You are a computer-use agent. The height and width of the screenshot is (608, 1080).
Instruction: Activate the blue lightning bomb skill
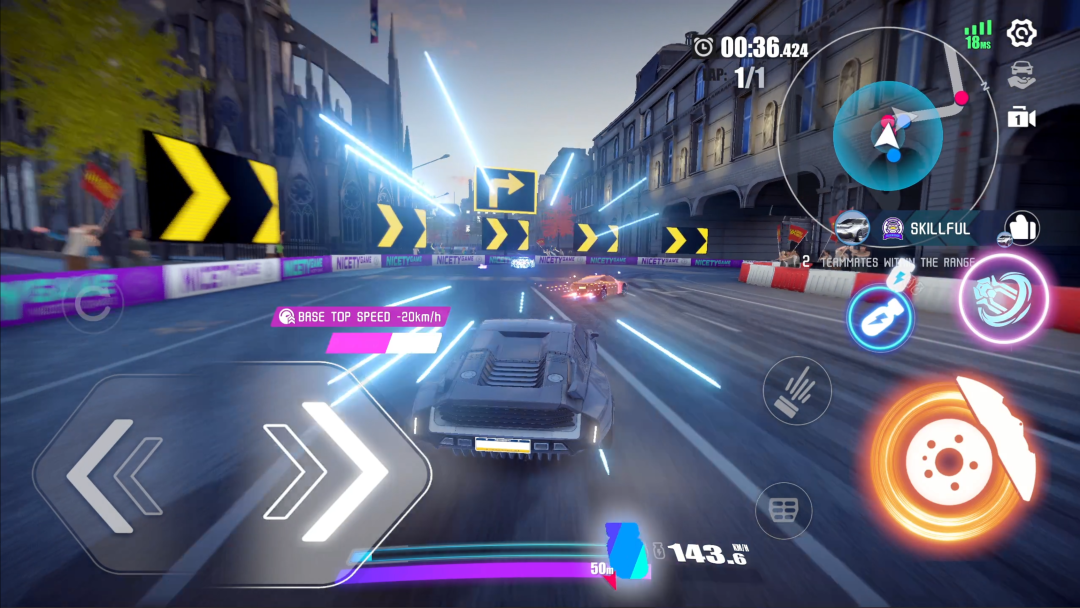tap(880, 318)
